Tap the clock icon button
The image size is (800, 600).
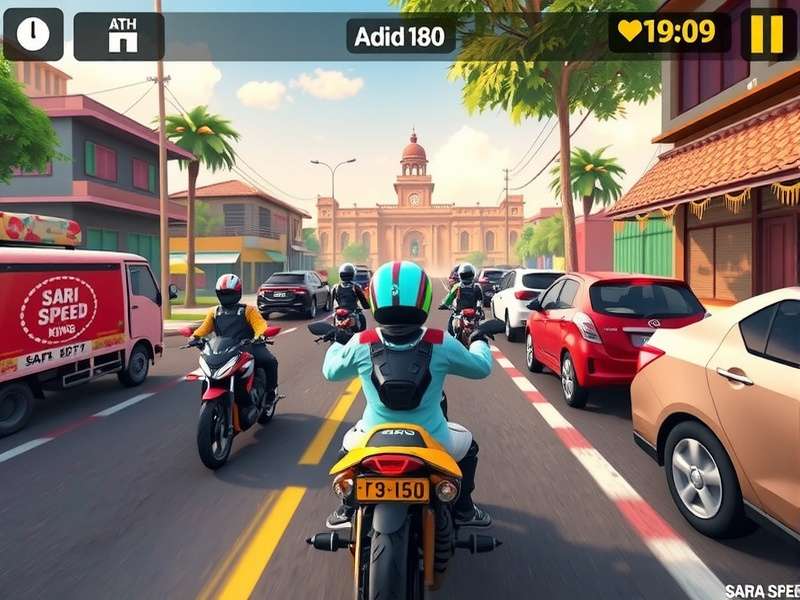33,34
